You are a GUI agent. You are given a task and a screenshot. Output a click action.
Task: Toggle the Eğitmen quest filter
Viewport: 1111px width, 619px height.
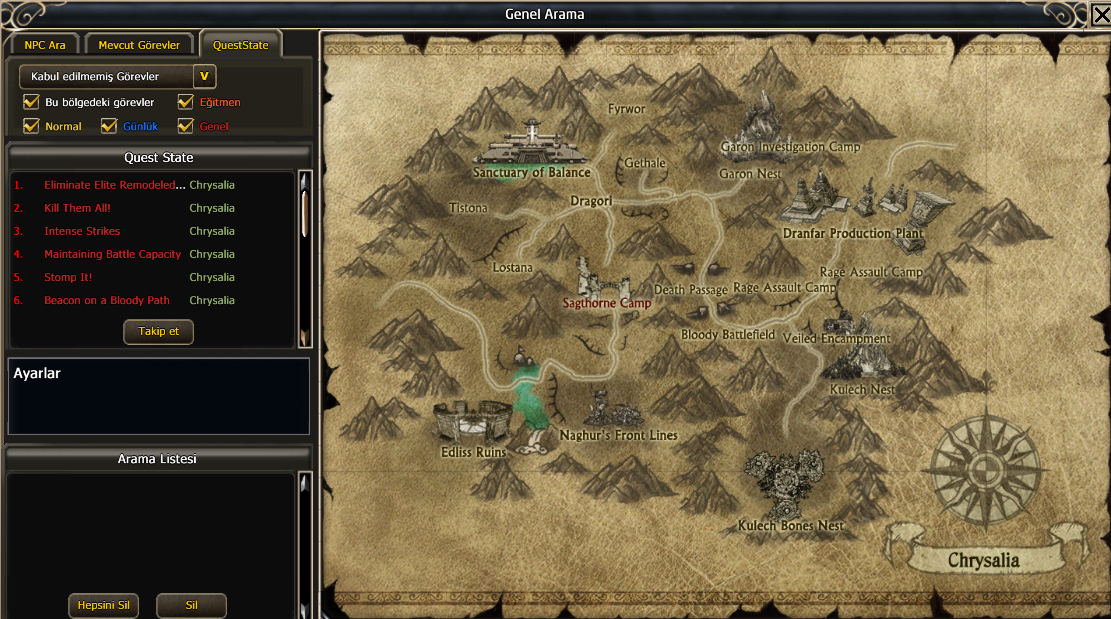pyautogui.click(x=185, y=102)
